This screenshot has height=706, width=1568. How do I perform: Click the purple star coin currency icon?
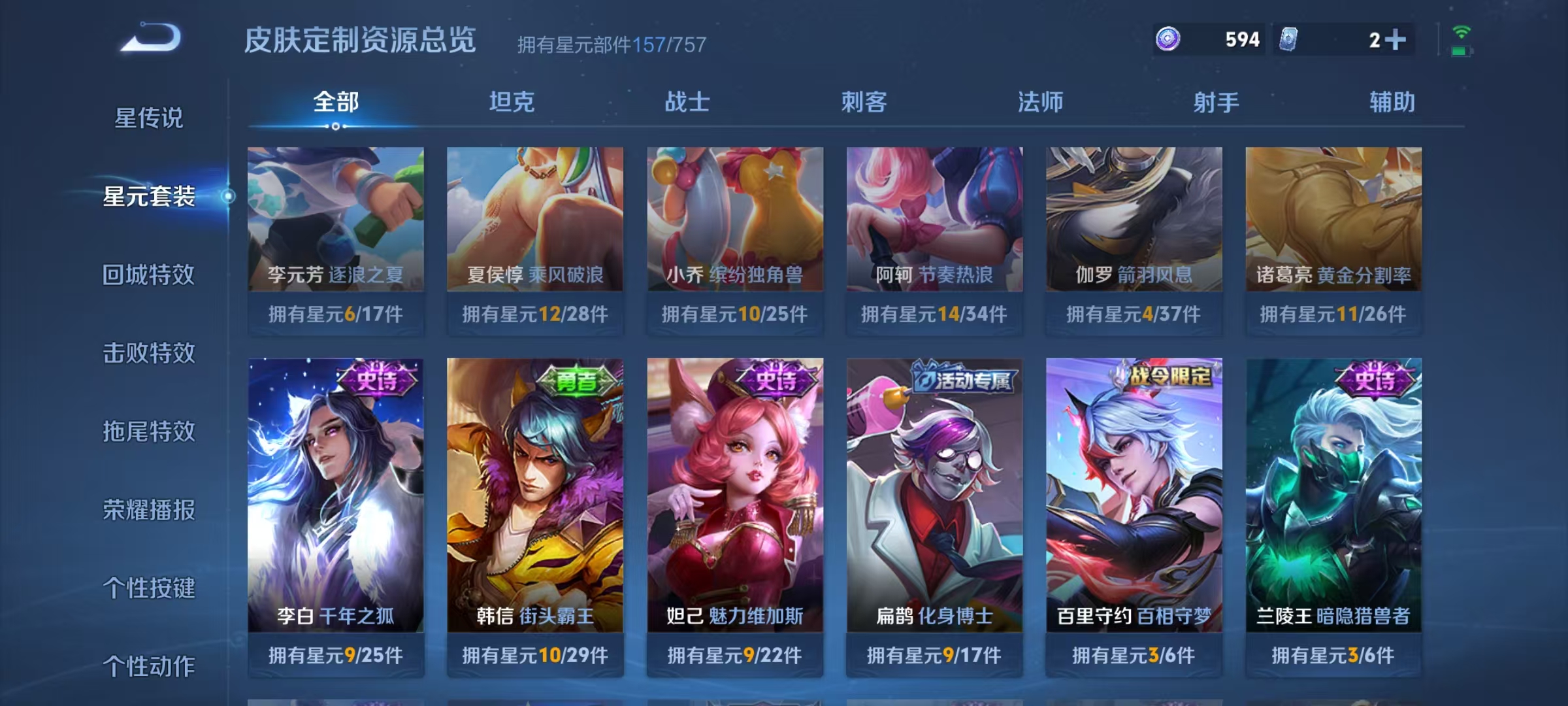click(1168, 39)
